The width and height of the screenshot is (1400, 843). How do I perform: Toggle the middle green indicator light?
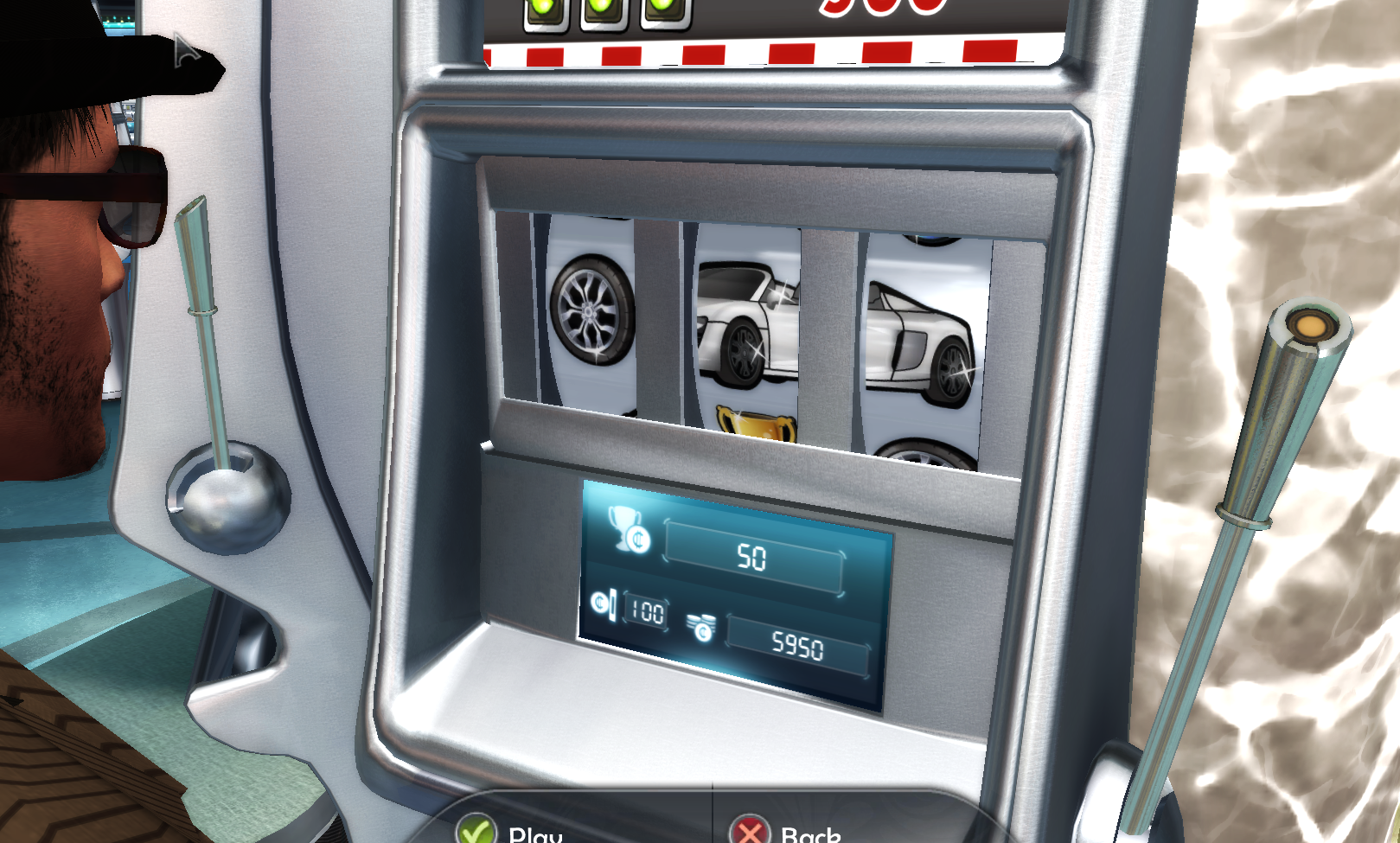coord(604,7)
